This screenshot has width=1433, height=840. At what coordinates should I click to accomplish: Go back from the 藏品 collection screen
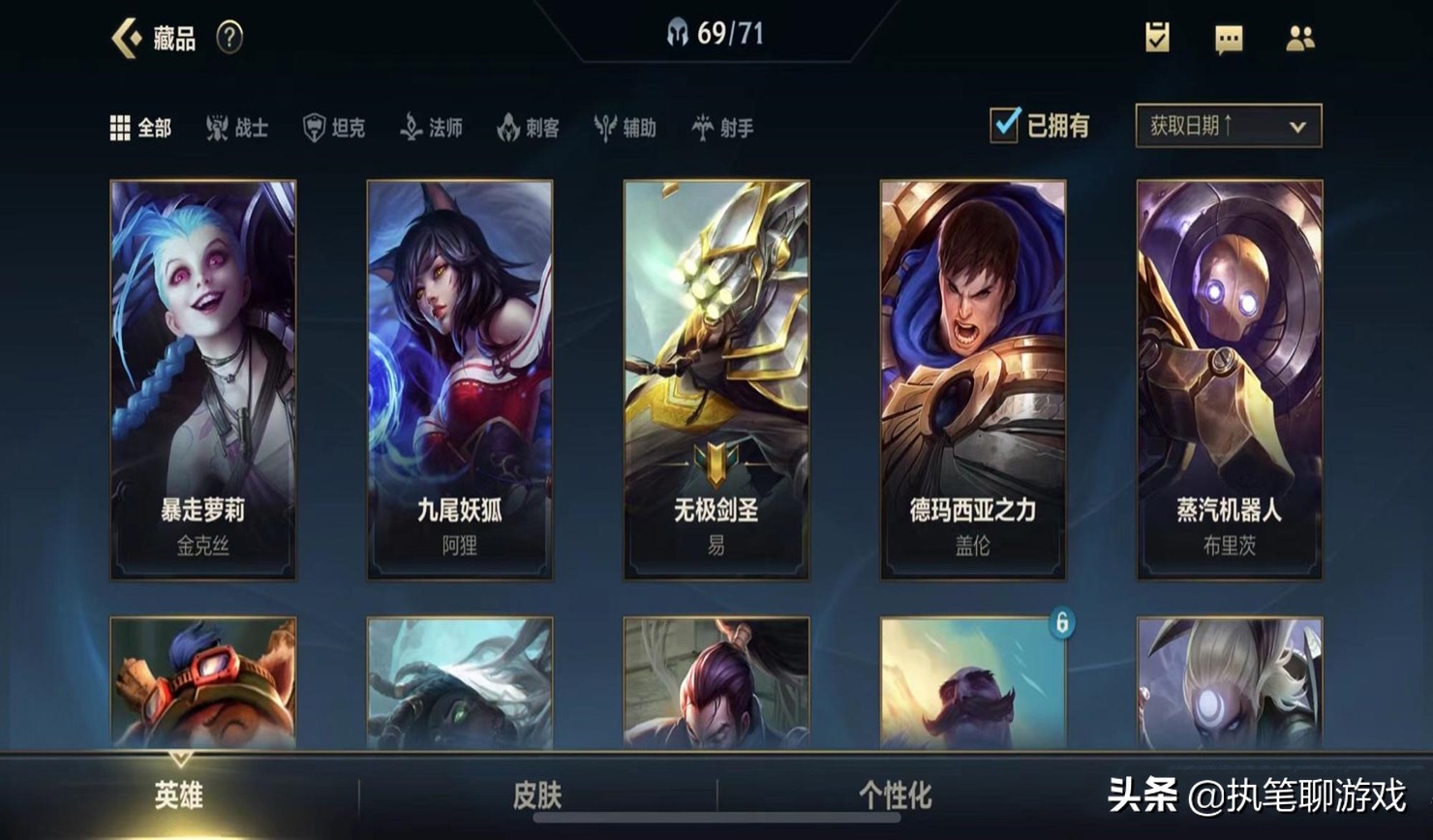[x=127, y=38]
